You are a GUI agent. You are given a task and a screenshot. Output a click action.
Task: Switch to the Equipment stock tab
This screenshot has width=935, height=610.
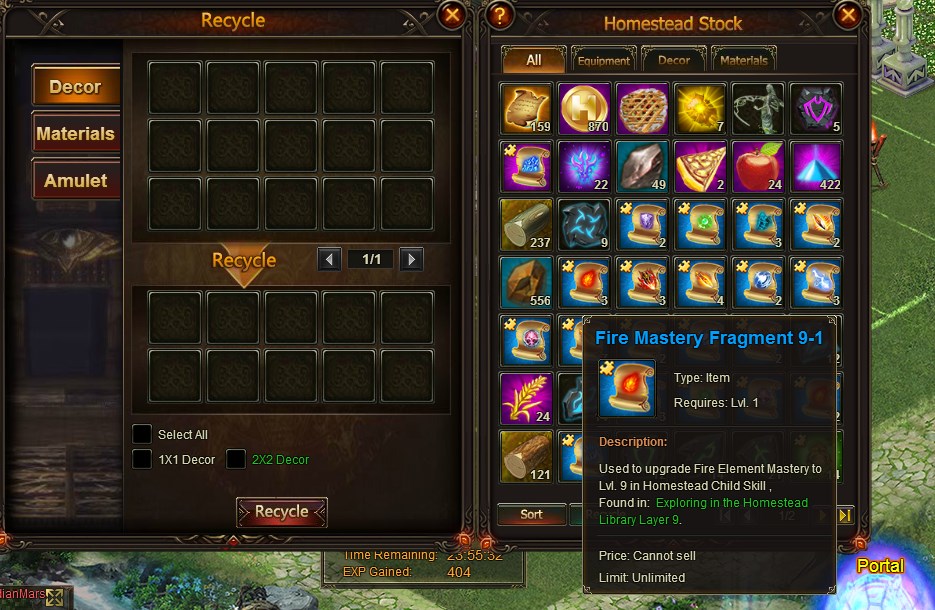click(x=604, y=60)
